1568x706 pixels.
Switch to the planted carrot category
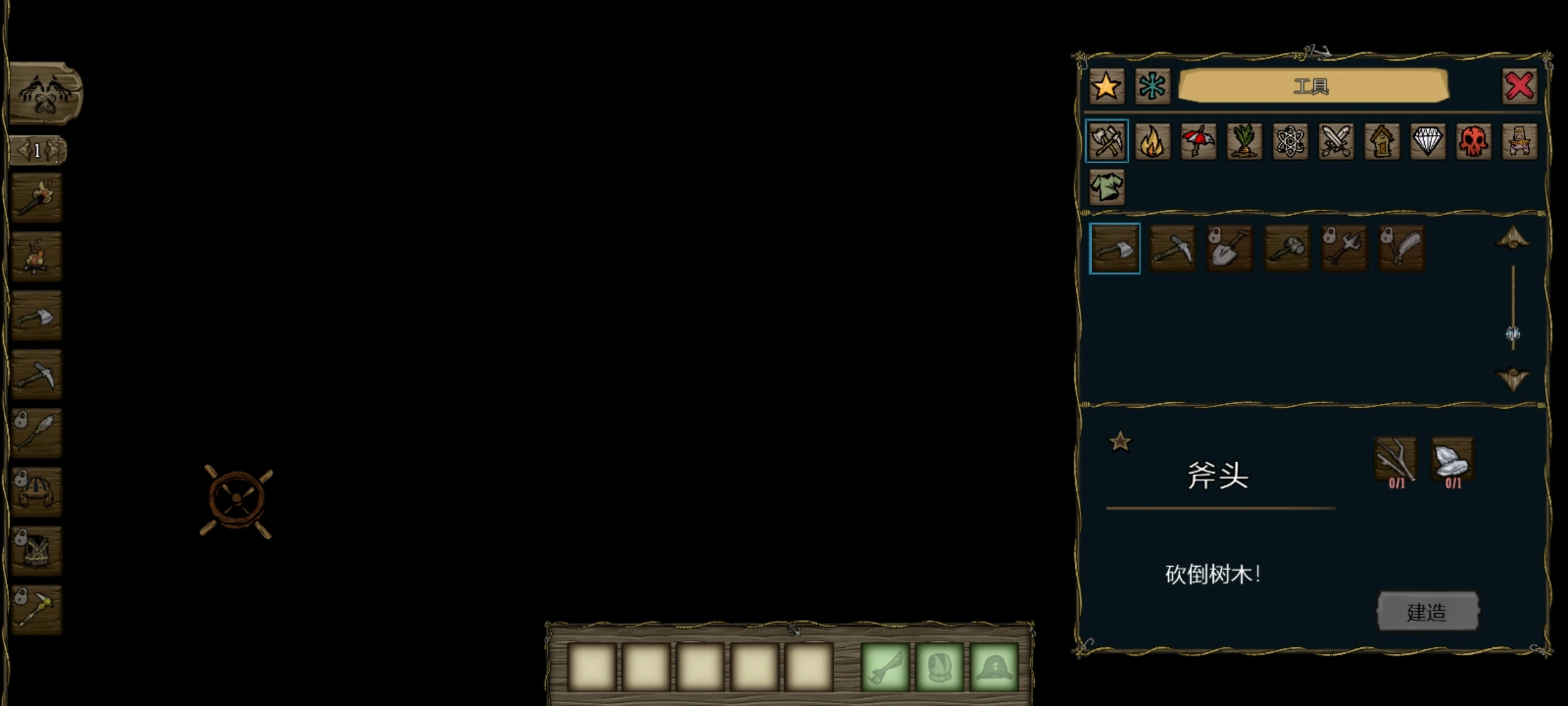(x=1244, y=141)
